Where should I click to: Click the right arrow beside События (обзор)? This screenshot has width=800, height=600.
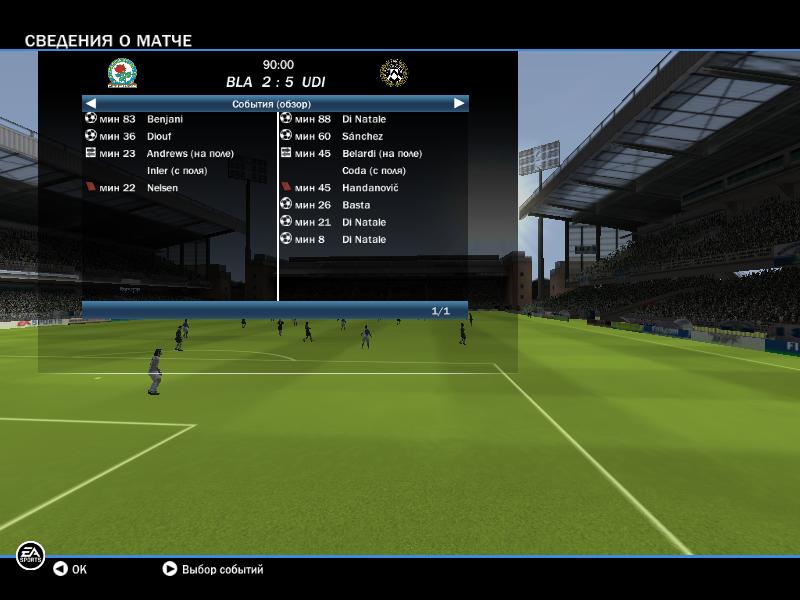pyautogui.click(x=459, y=103)
